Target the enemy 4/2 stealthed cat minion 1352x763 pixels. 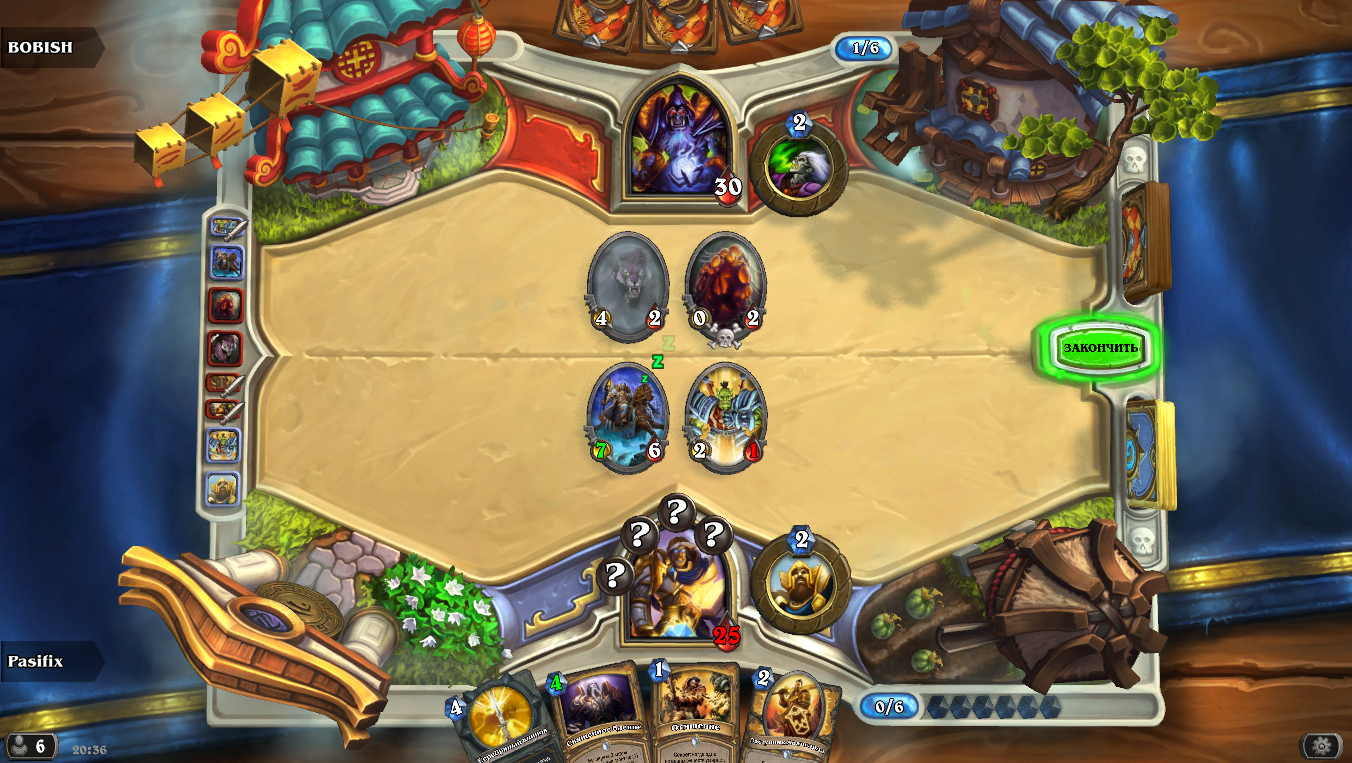627,282
